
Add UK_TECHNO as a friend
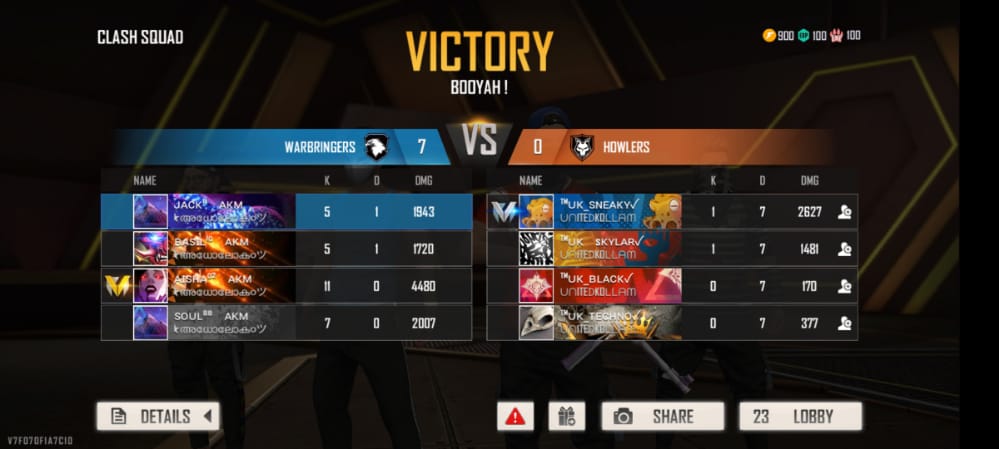tap(844, 322)
